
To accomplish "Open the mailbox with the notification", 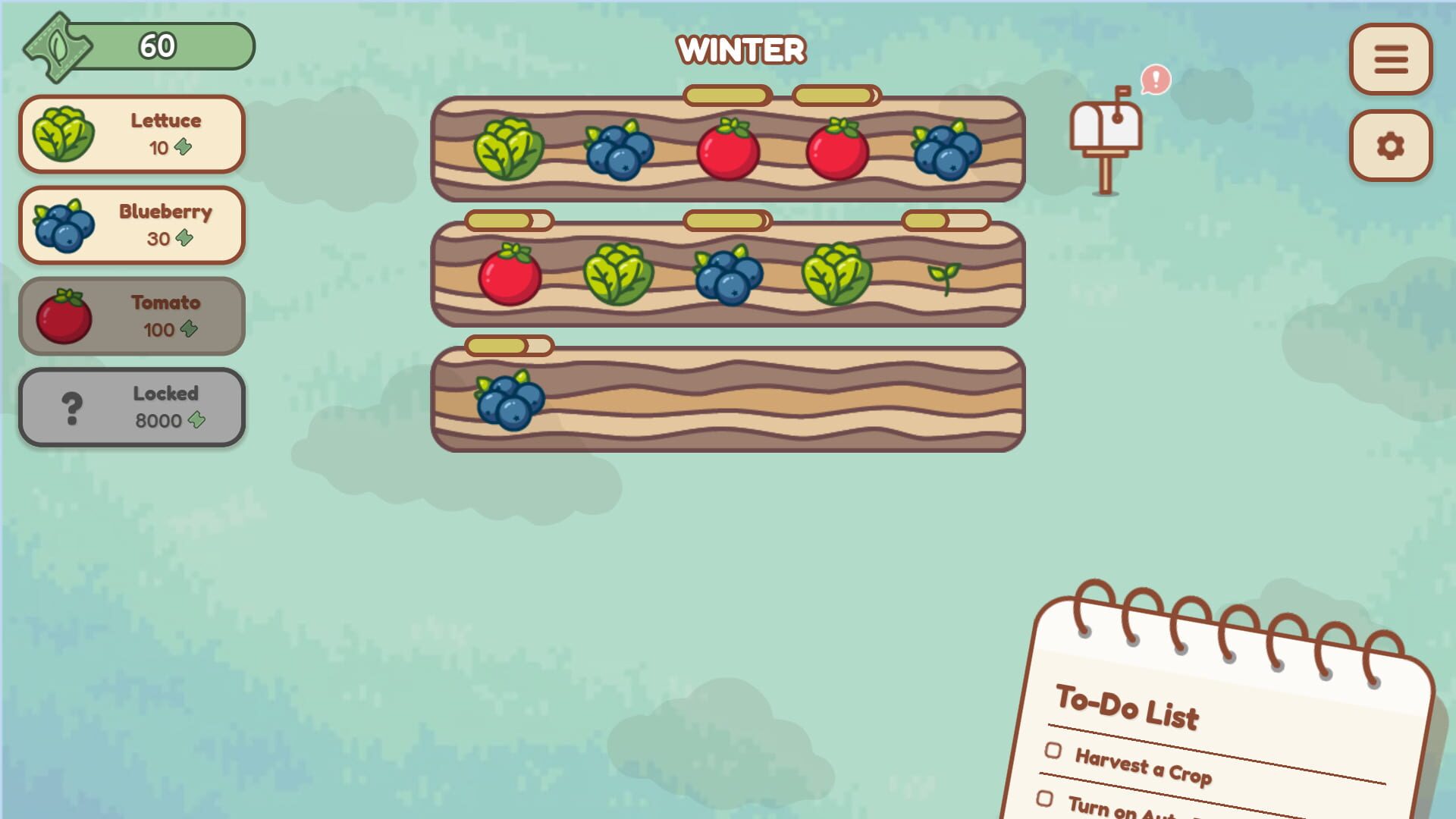I will point(1107,140).
